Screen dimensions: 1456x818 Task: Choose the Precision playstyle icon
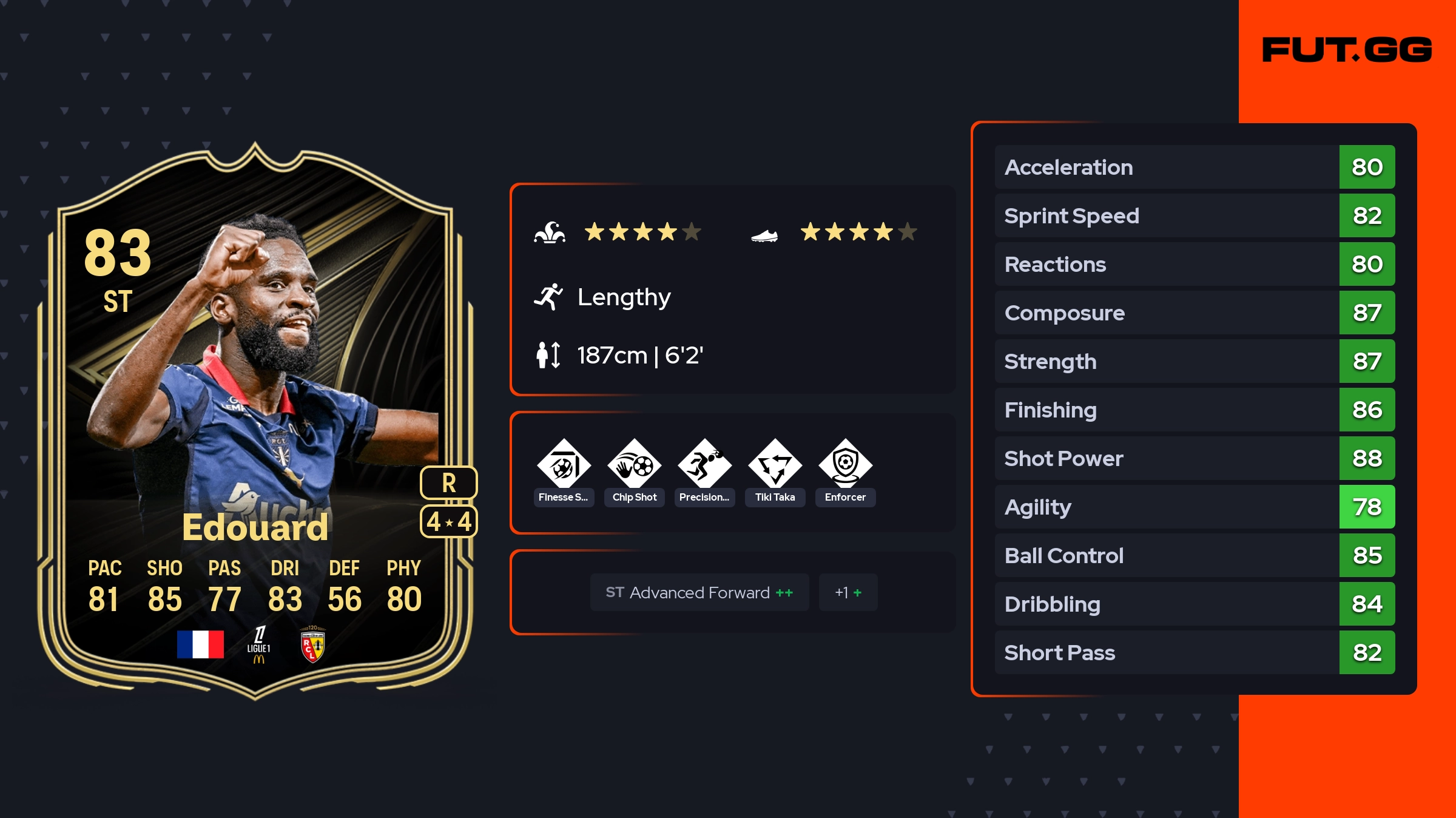point(704,465)
